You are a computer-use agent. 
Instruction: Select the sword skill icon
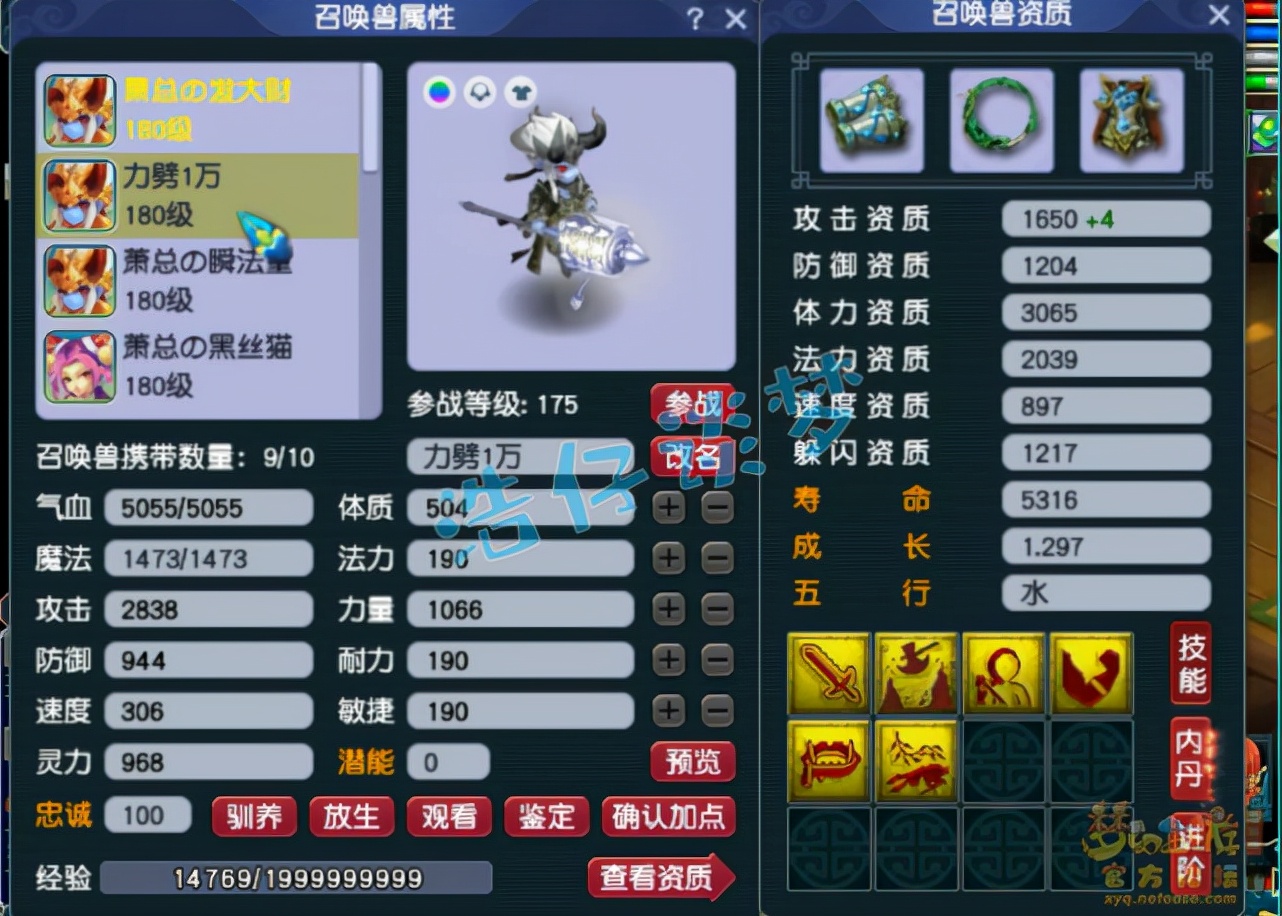pos(829,672)
